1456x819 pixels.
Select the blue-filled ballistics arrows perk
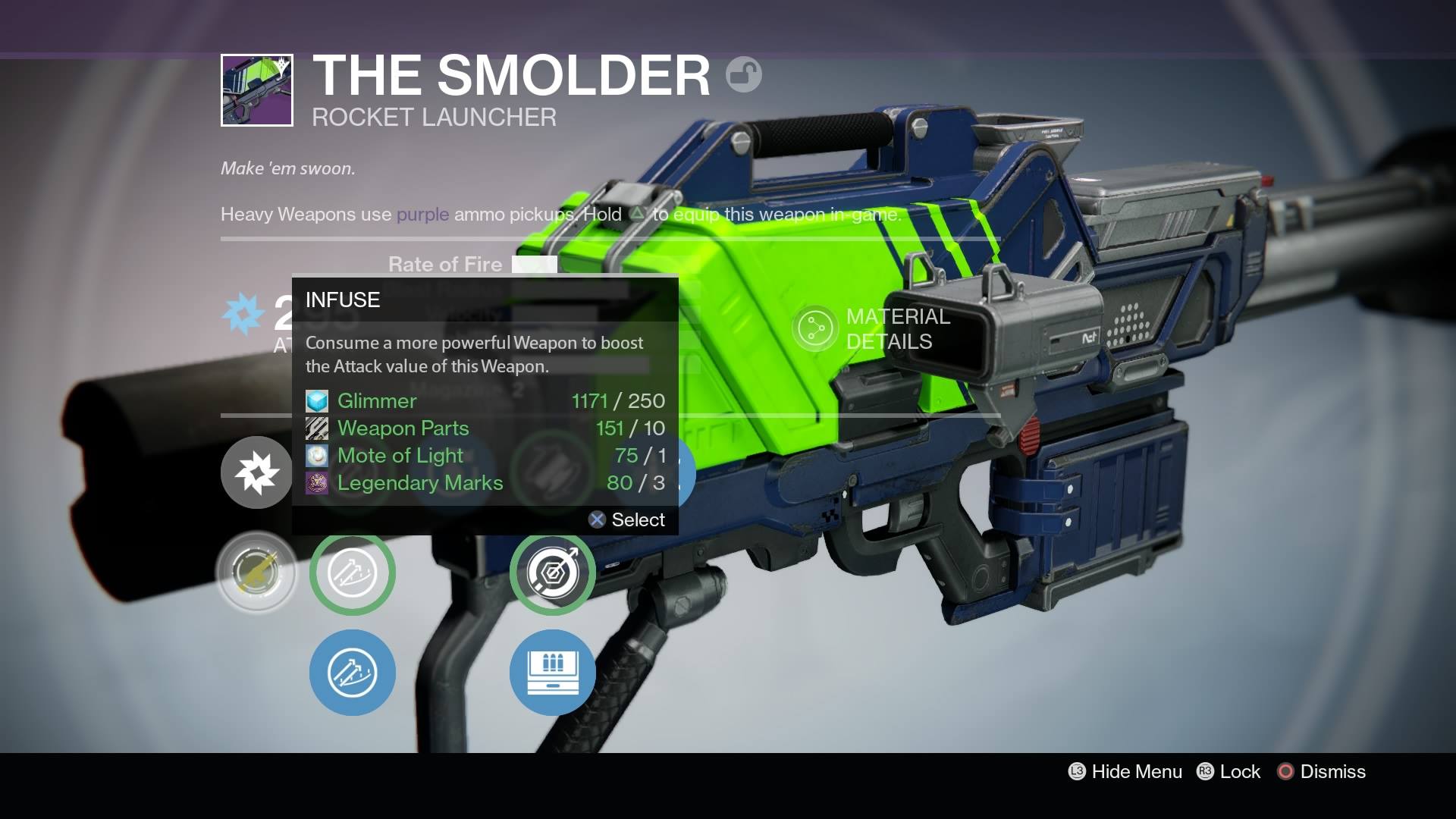coord(352,673)
